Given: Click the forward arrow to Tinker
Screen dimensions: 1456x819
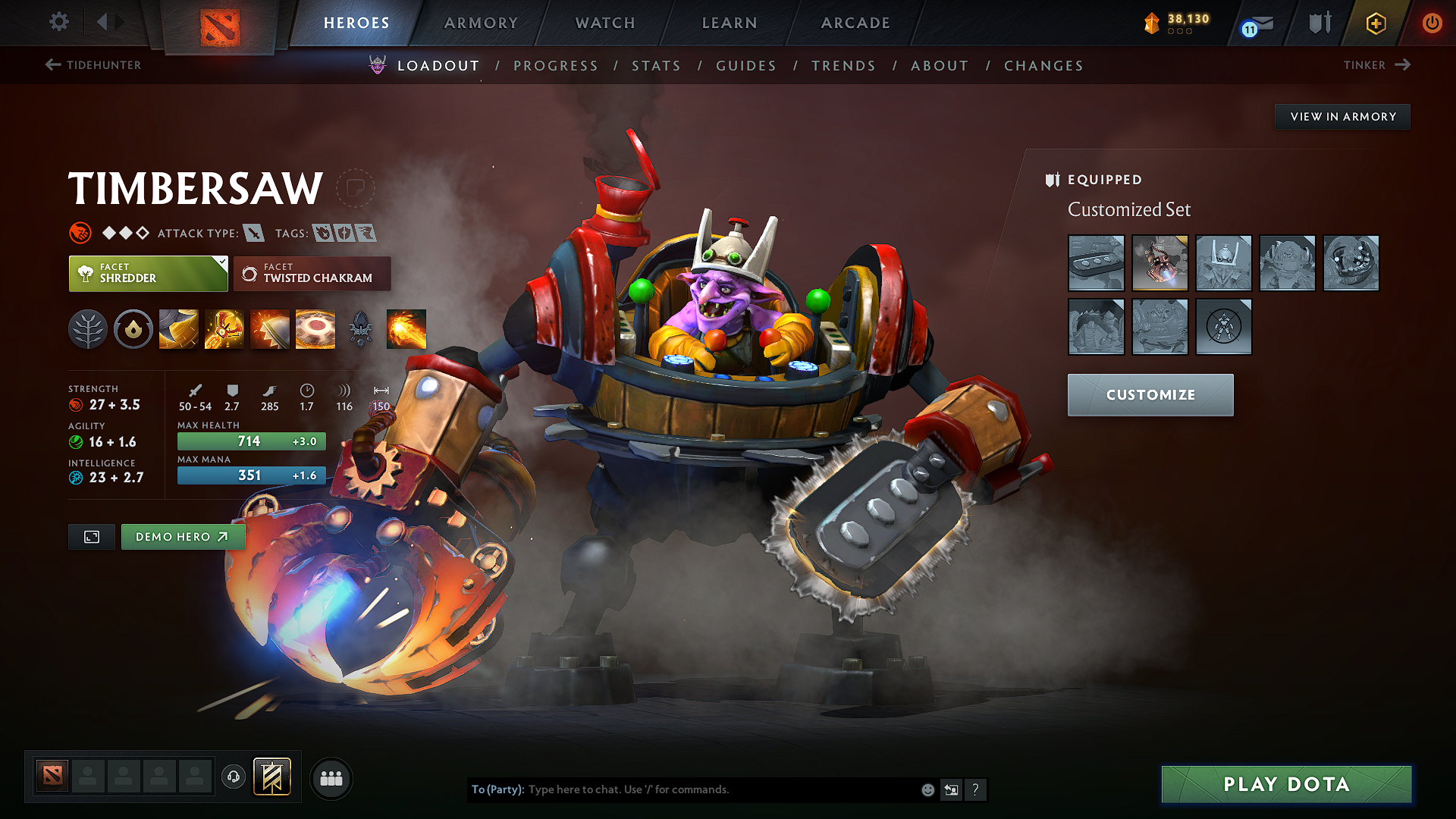Looking at the screenshot, I should (1404, 65).
